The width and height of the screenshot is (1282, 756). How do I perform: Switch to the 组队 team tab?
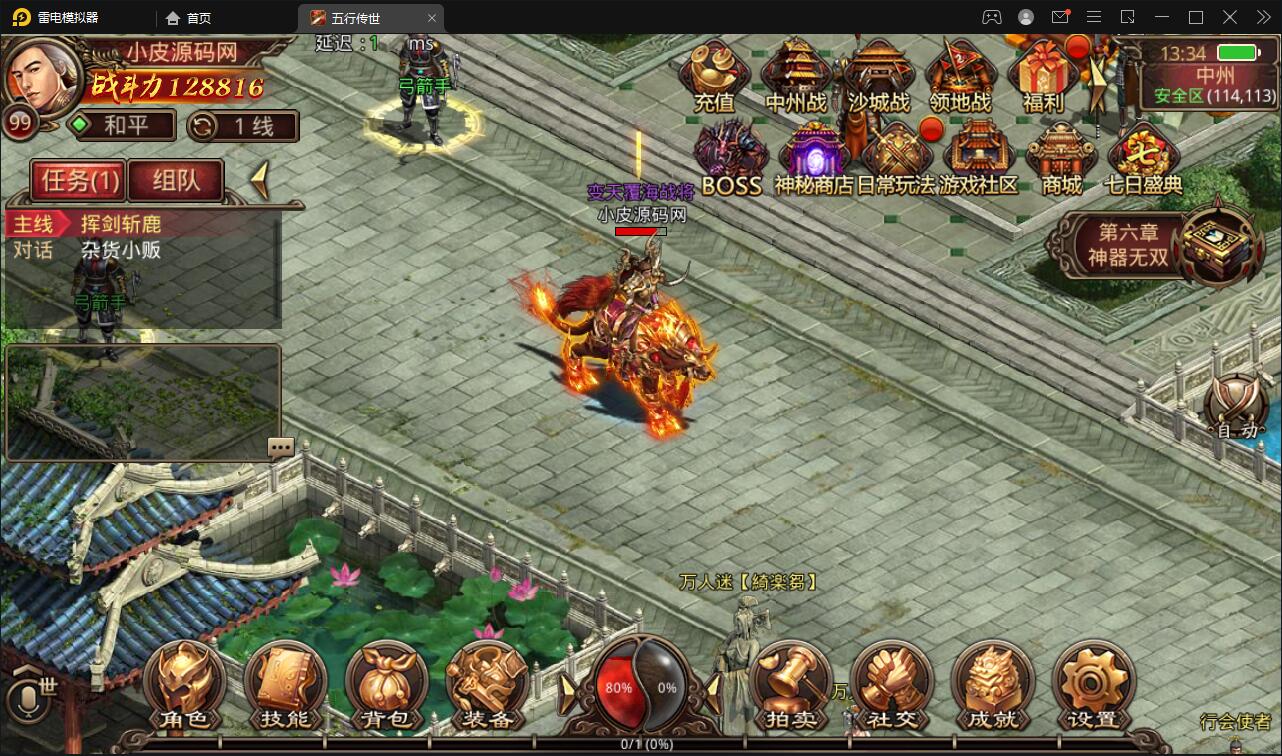pos(176,180)
